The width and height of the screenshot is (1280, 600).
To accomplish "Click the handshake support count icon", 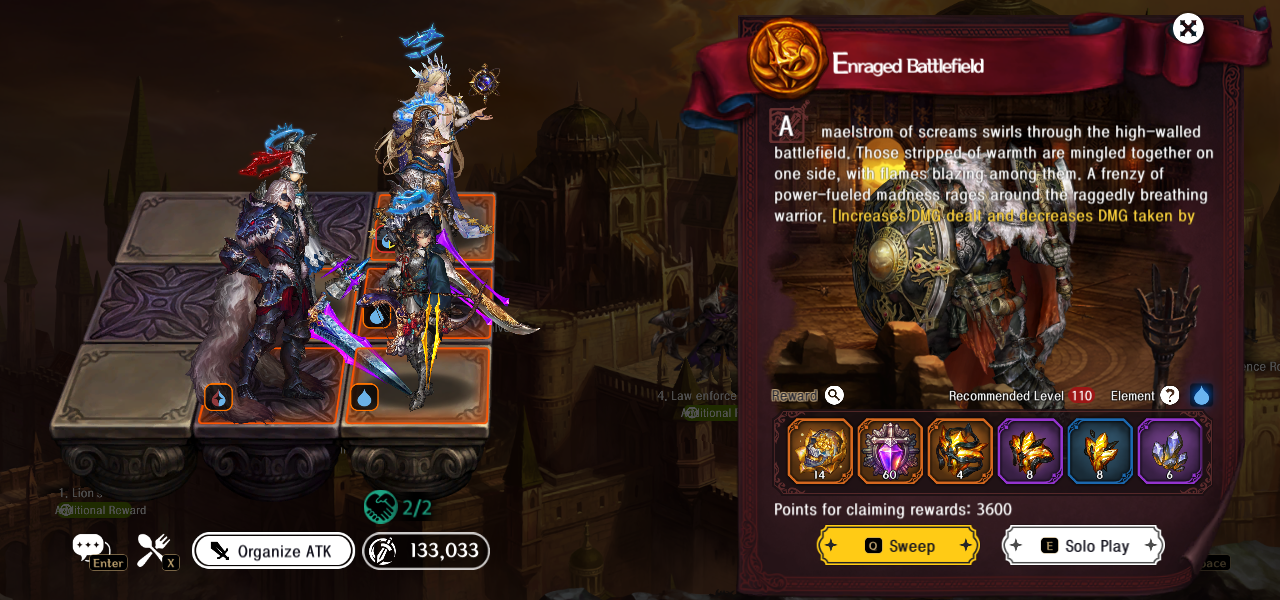I will (x=381, y=507).
